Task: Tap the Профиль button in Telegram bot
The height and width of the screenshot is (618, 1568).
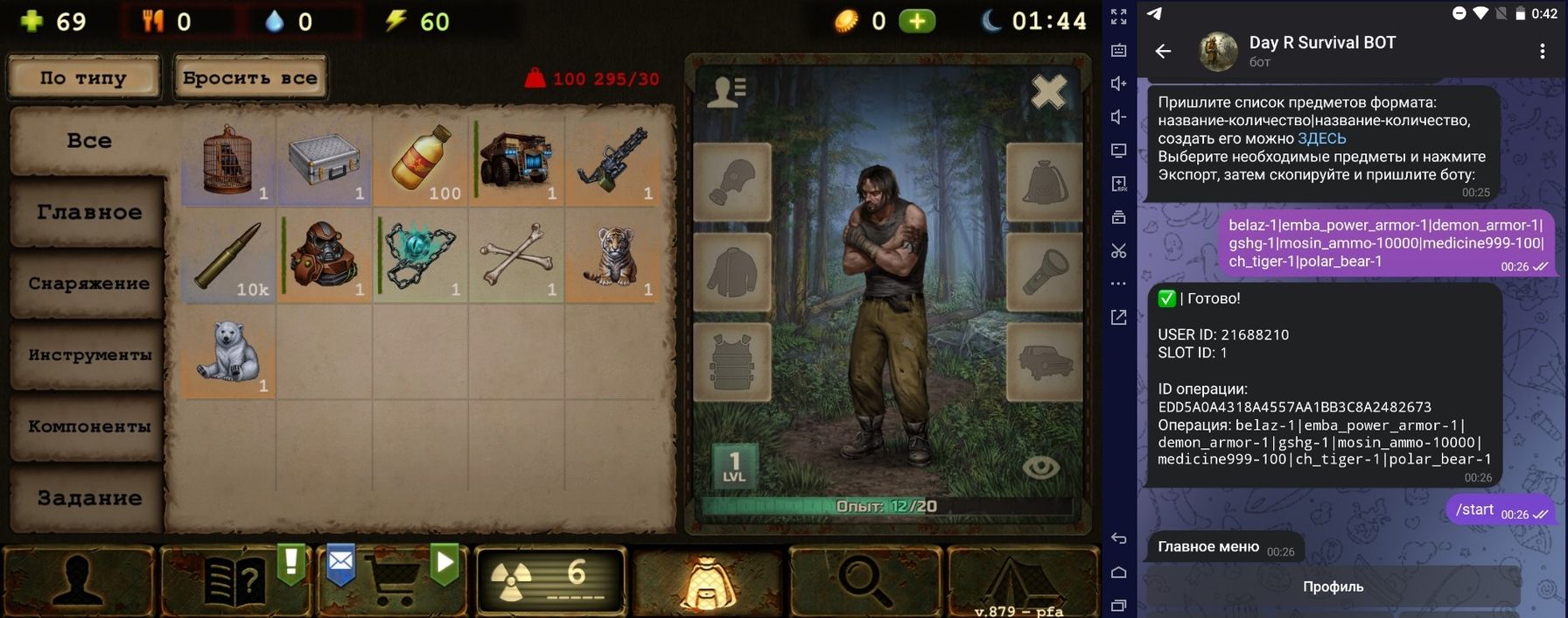Action: tap(1333, 586)
